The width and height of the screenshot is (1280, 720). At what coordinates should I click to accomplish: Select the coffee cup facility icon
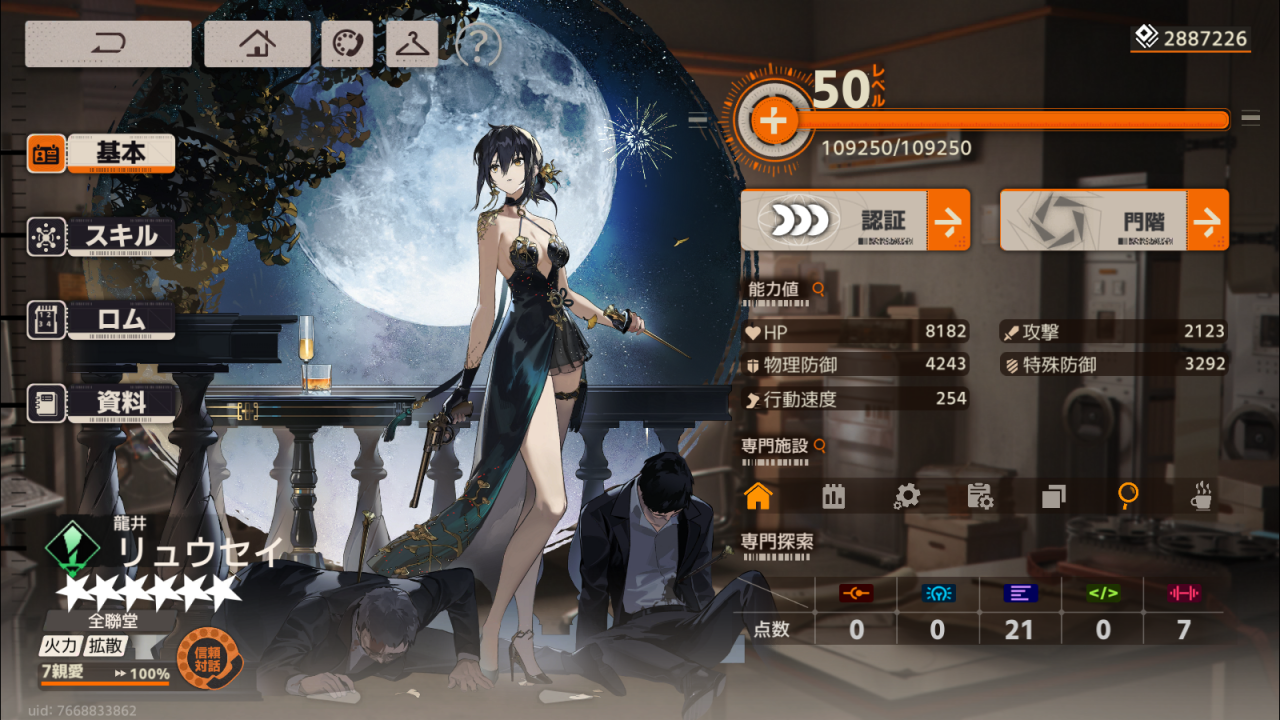point(1201,496)
